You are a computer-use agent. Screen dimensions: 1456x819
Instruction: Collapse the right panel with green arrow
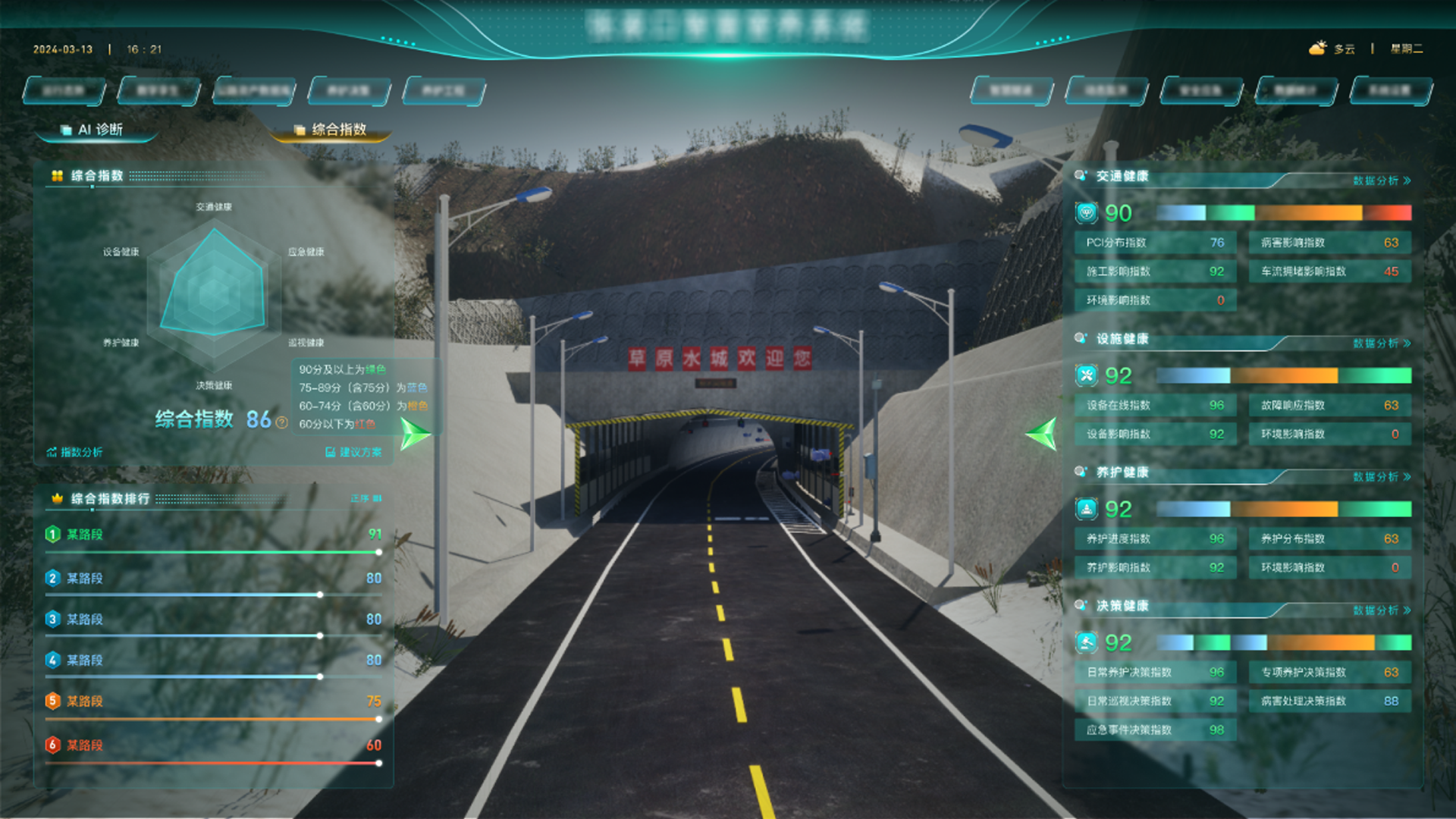point(1041,434)
